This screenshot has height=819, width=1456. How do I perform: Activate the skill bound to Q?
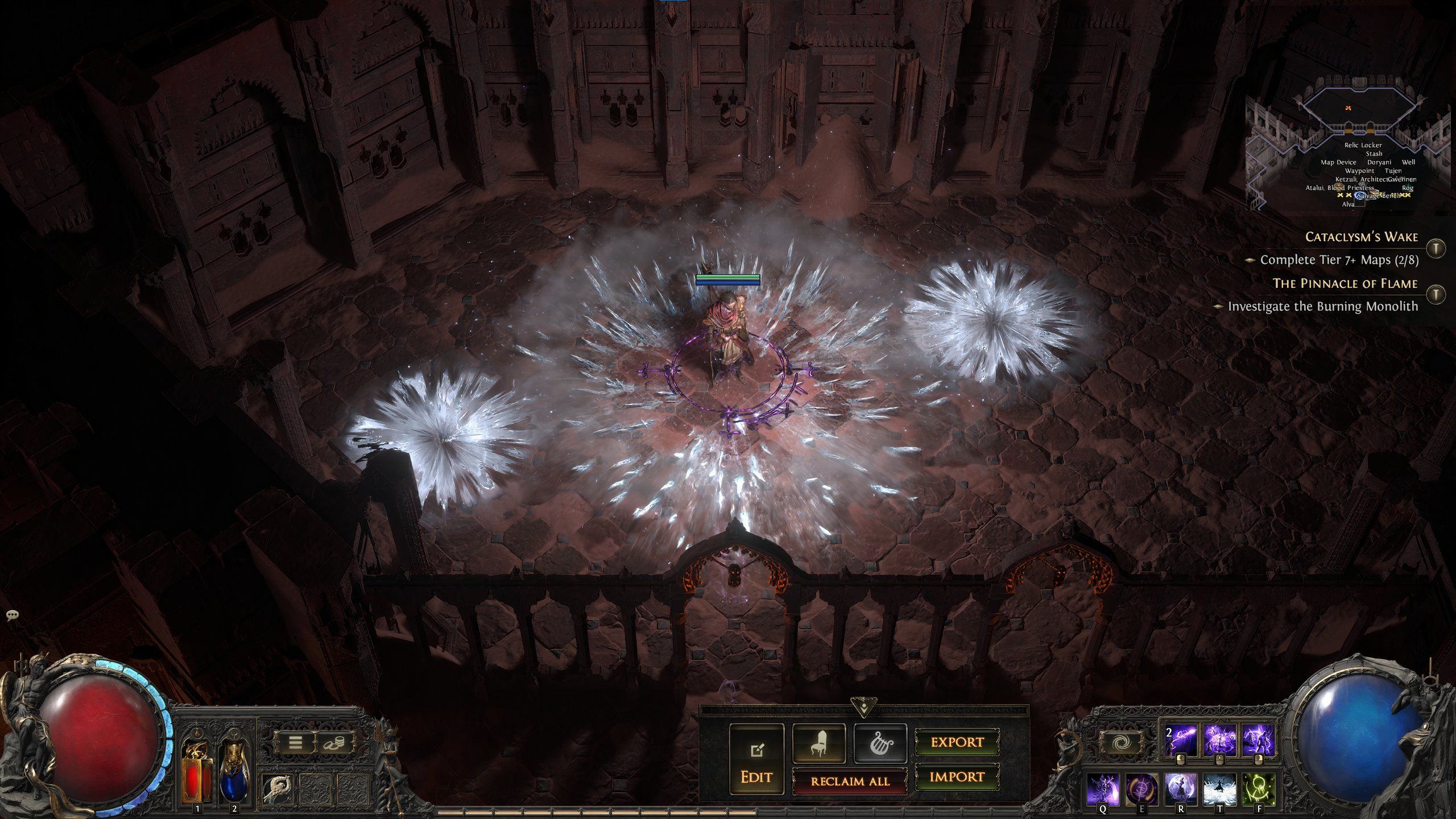(x=1103, y=789)
